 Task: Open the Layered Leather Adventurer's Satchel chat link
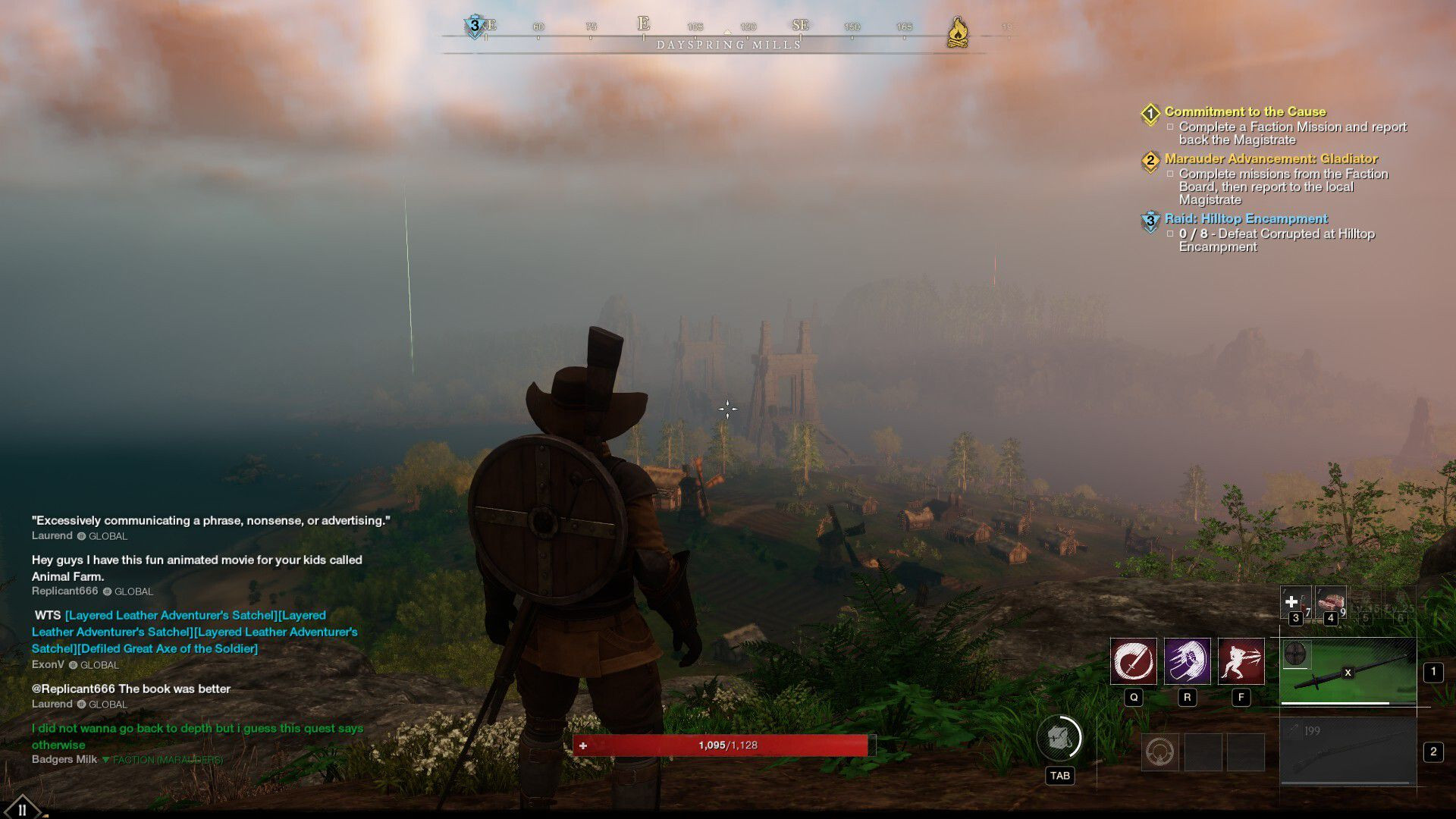pos(171,615)
